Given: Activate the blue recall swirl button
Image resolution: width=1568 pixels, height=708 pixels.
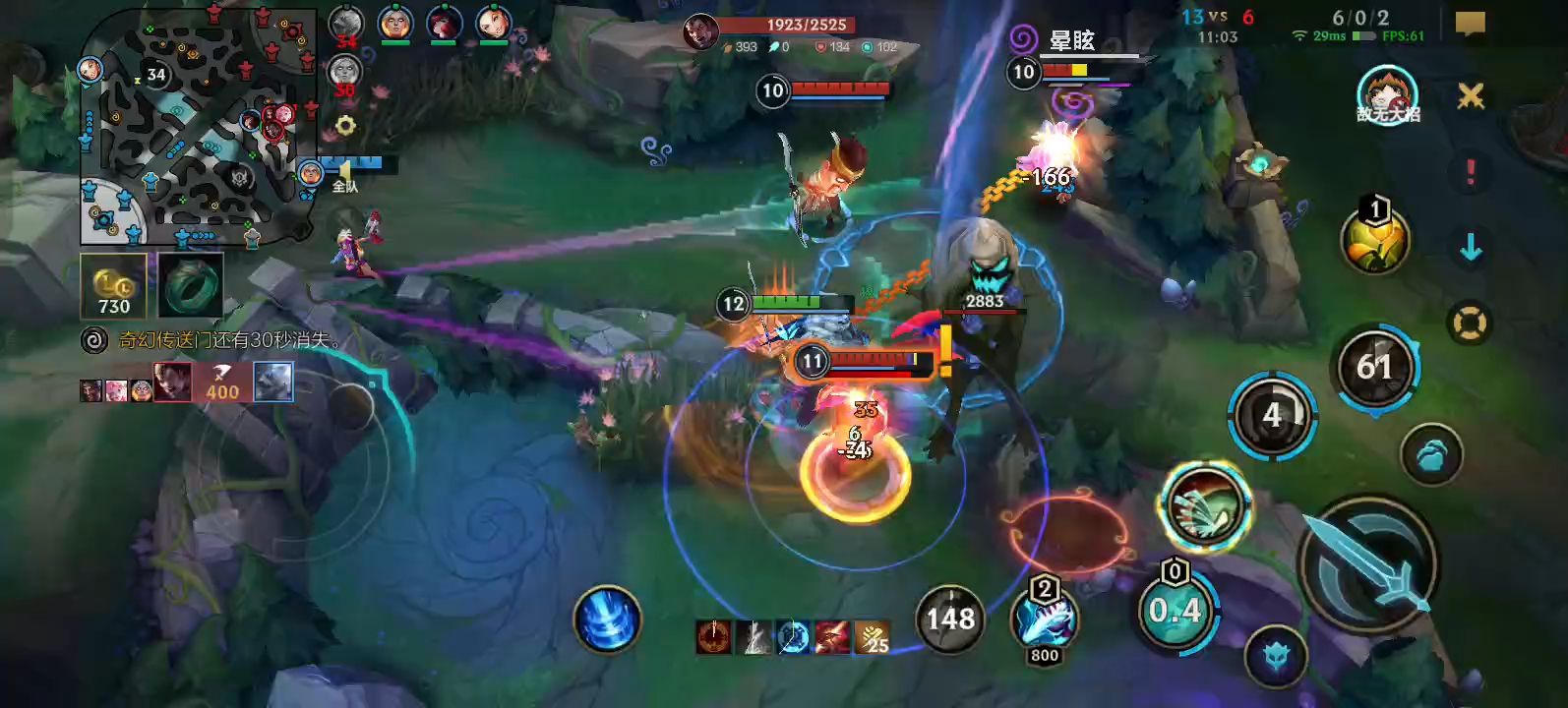Looking at the screenshot, I should tap(607, 619).
